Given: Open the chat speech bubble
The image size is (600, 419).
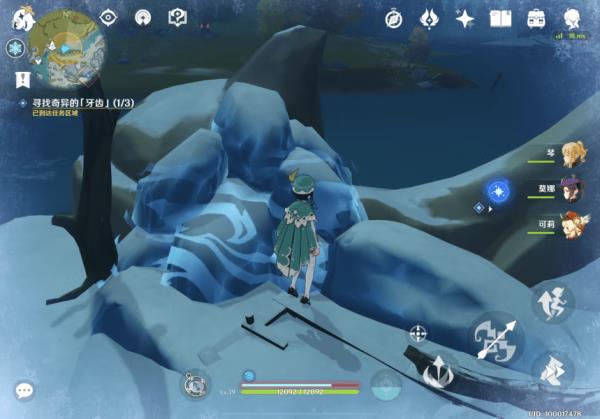Looking at the screenshot, I should click(23, 390).
